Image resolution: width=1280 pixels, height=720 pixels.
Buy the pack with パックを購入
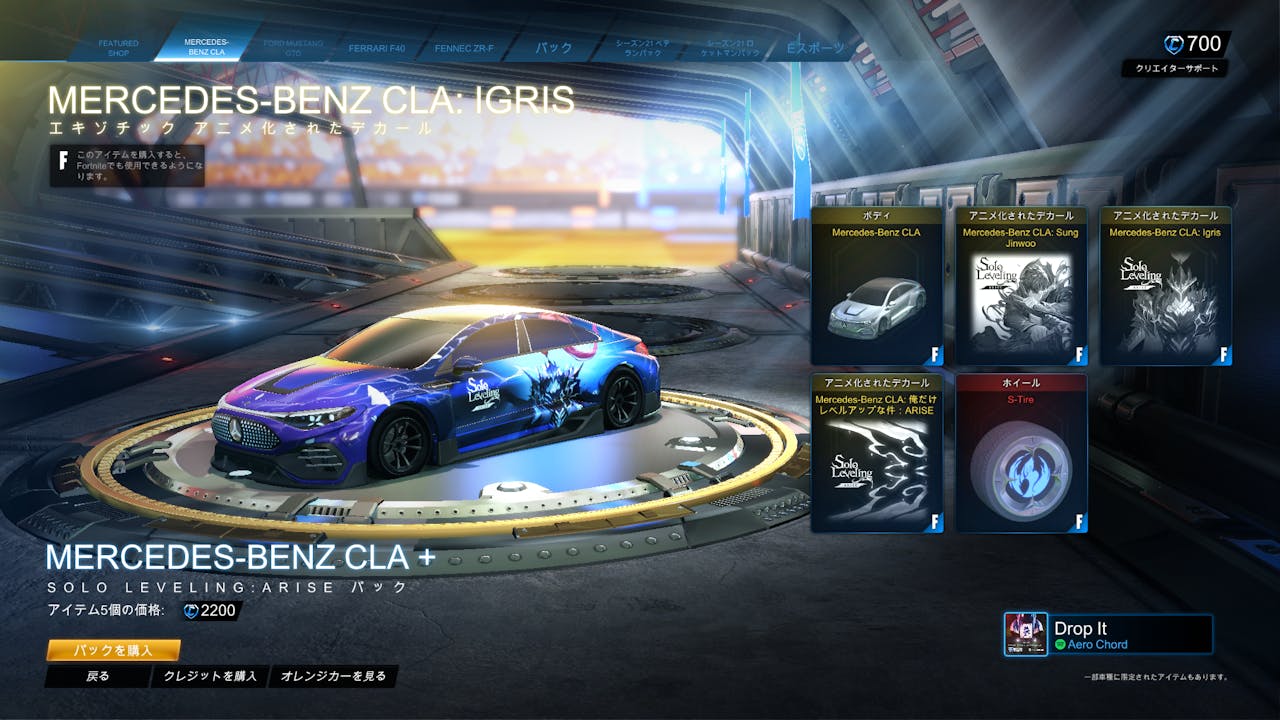coord(113,651)
